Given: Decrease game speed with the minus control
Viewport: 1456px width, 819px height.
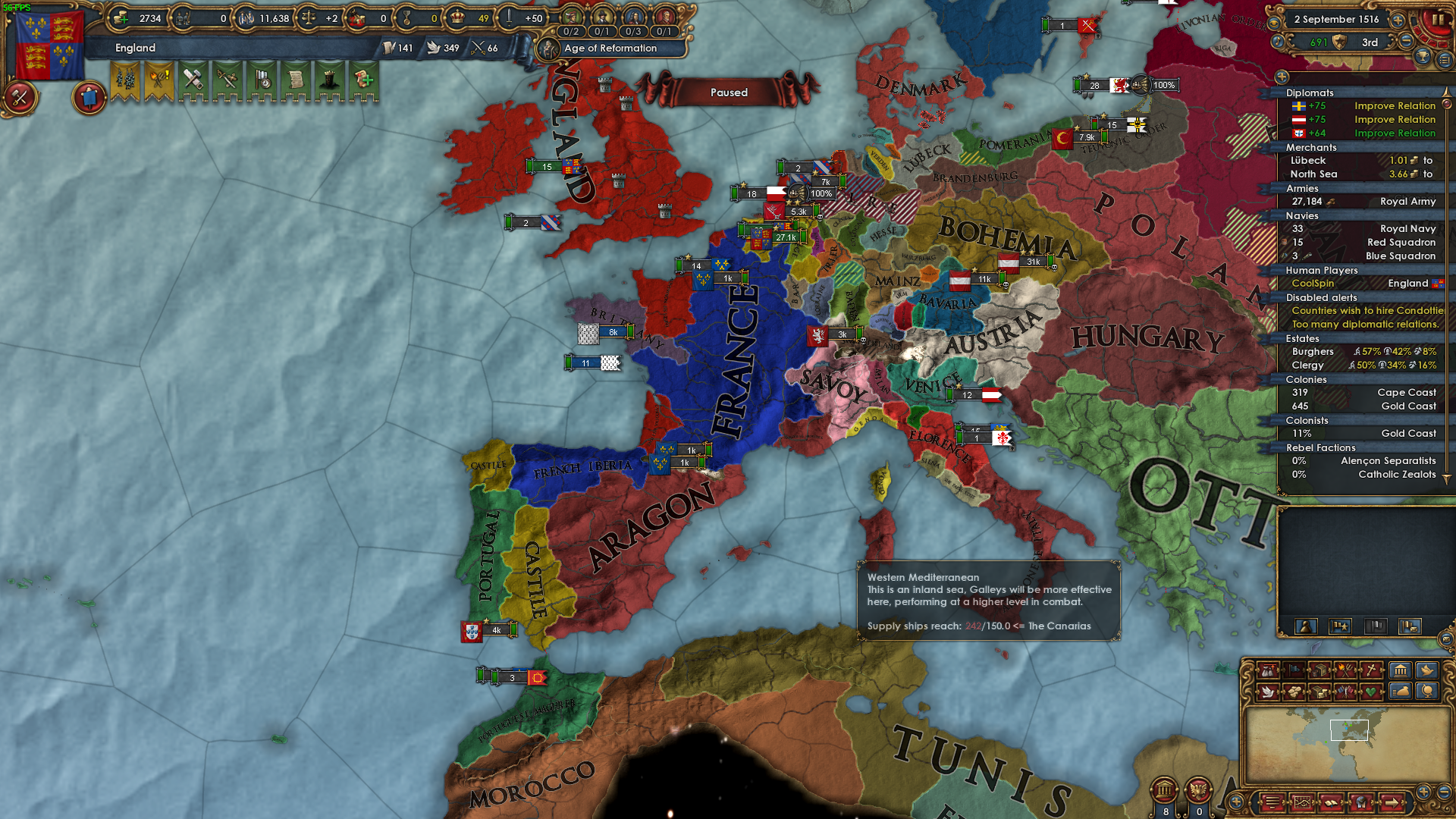Looking at the screenshot, I should pyautogui.click(x=1405, y=41).
